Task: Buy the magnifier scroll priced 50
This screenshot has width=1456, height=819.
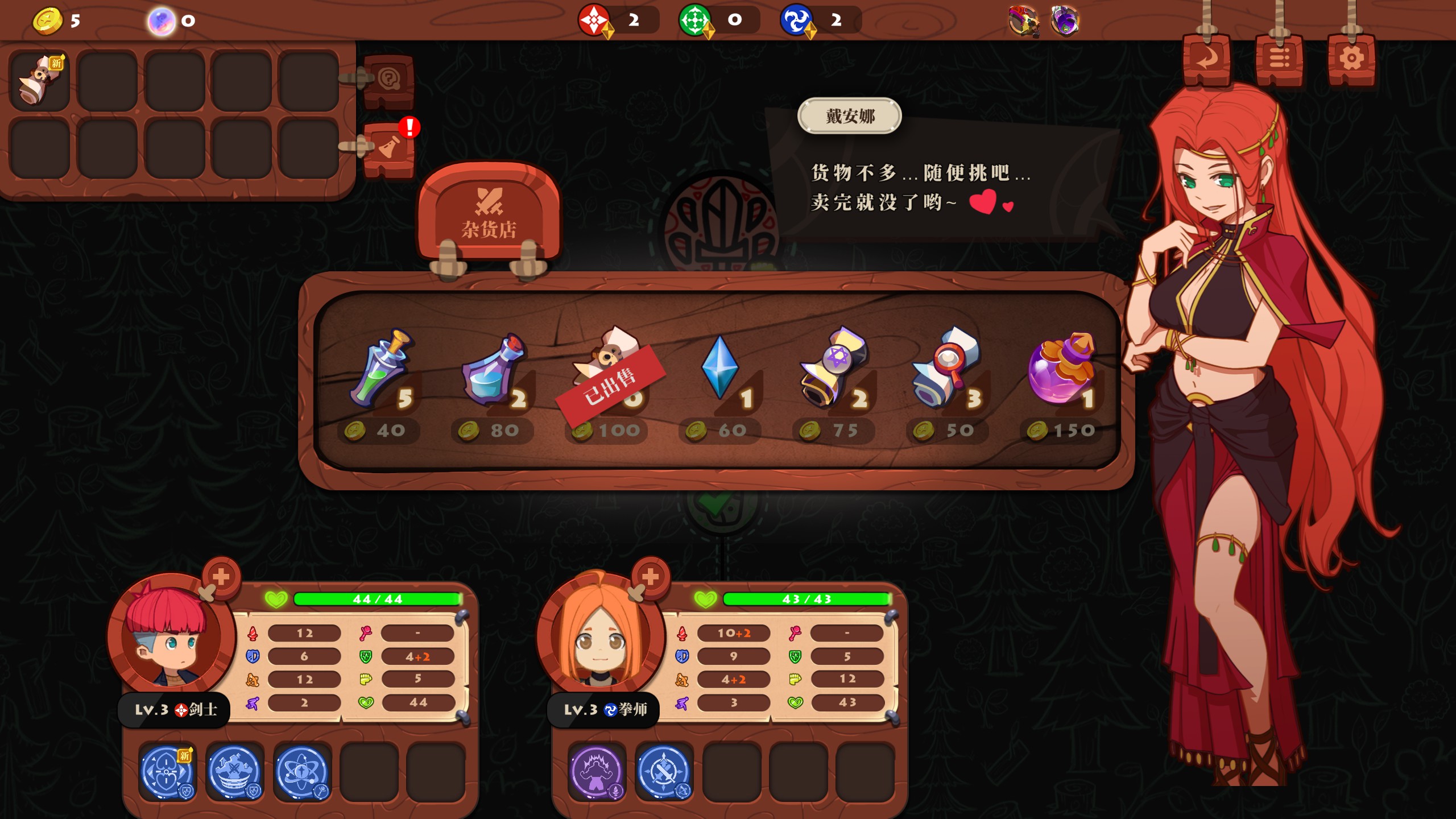Action: [x=946, y=370]
